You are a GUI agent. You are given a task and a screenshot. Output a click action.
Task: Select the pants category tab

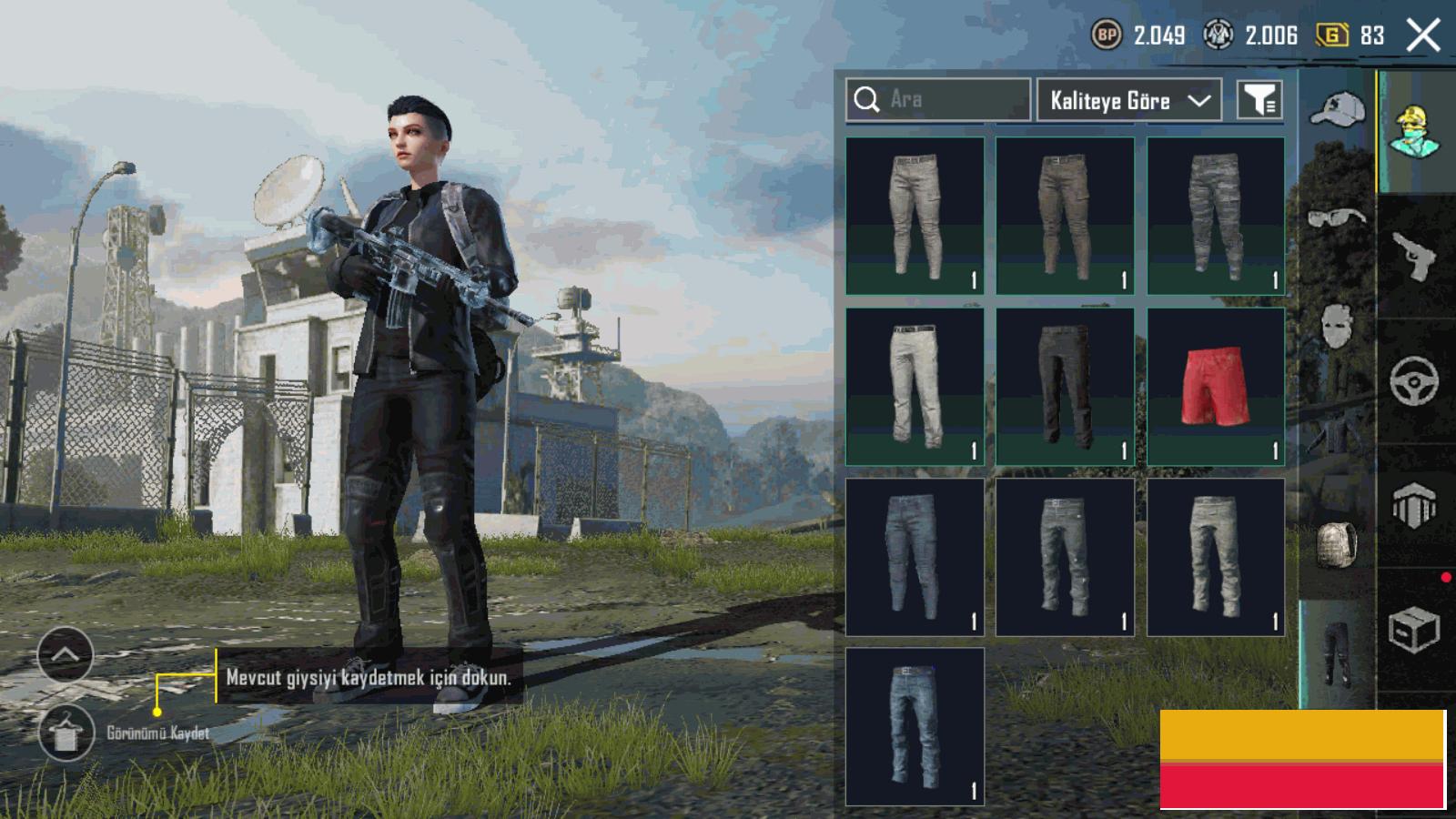[x=1337, y=653]
